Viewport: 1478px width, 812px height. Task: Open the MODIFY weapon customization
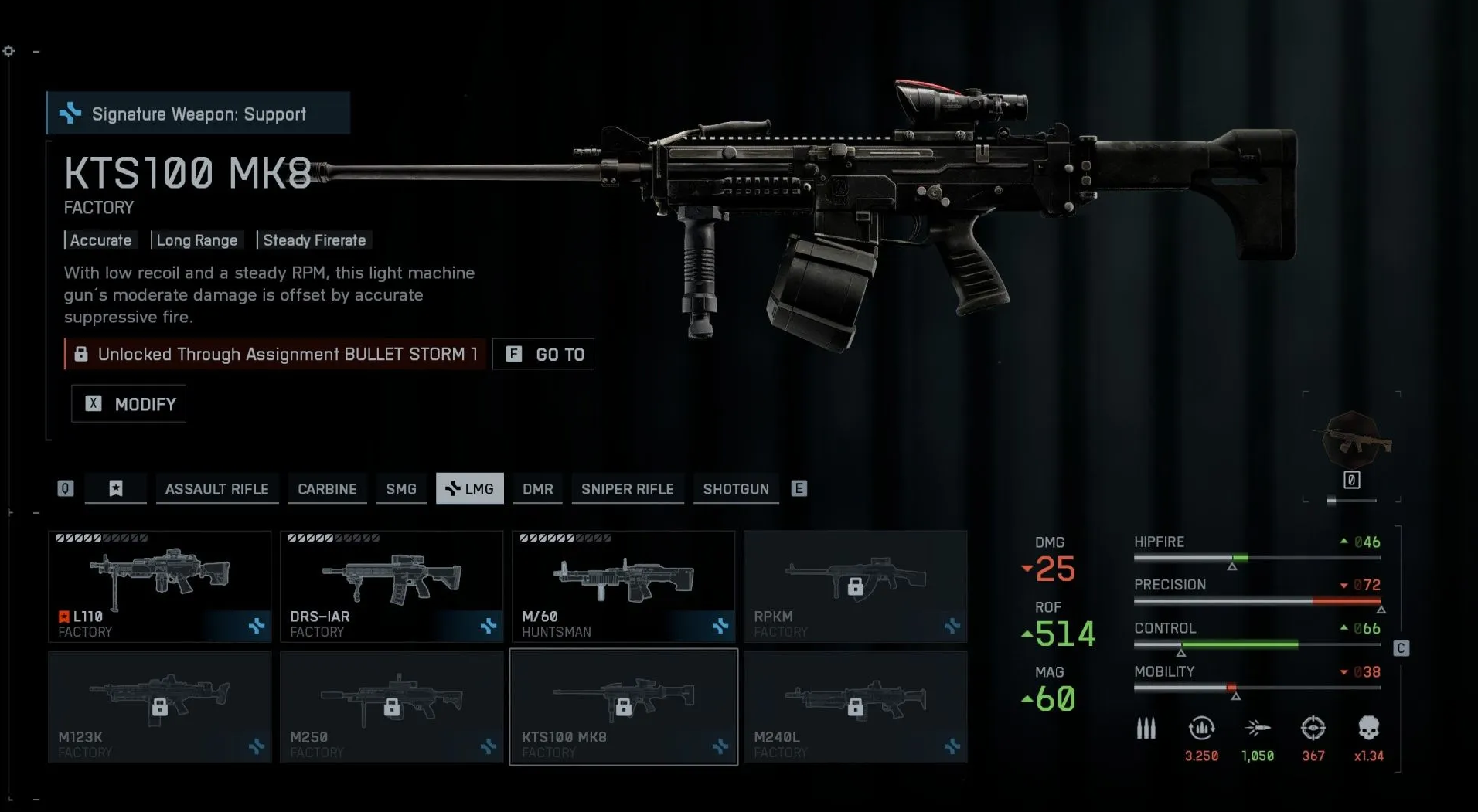click(x=129, y=403)
